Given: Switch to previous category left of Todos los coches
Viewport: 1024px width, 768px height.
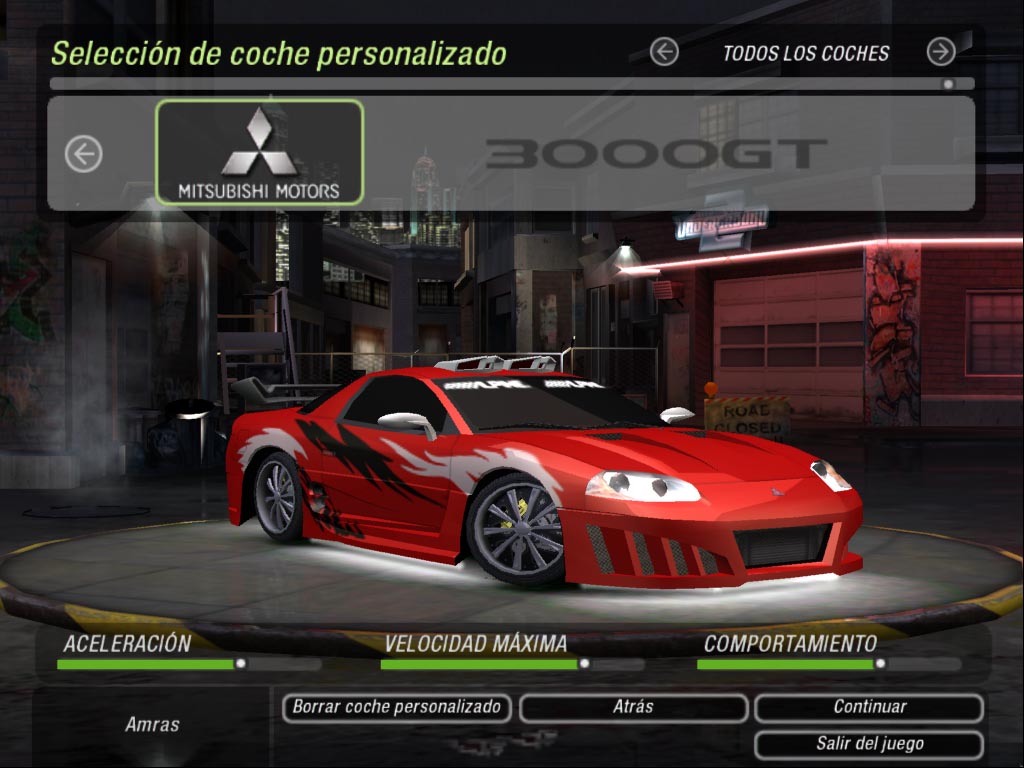Looking at the screenshot, I should coord(664,52).
